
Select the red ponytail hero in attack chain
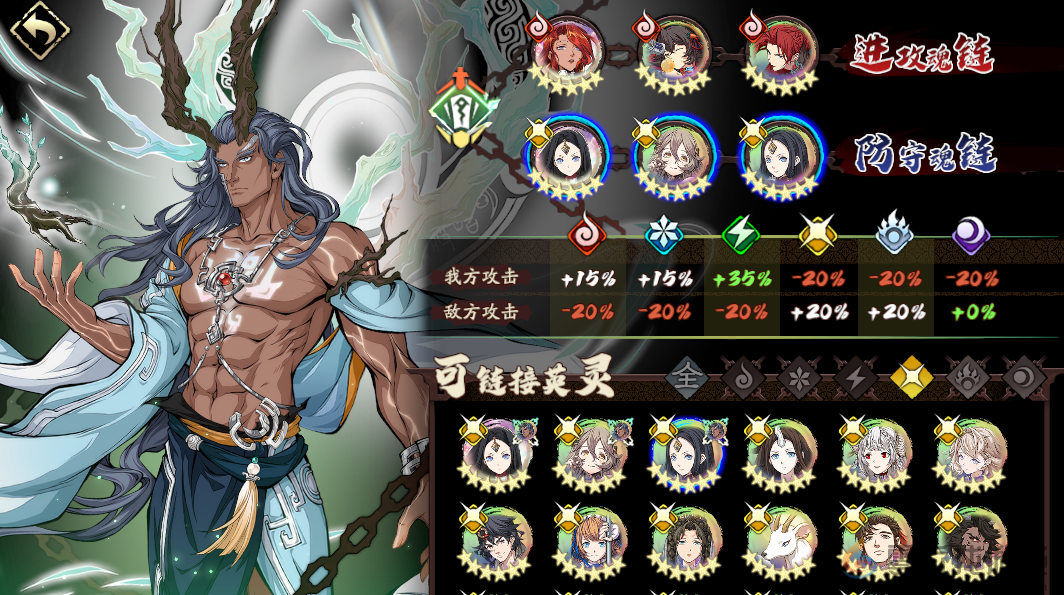pyautogui.click(x=780, y=52)
